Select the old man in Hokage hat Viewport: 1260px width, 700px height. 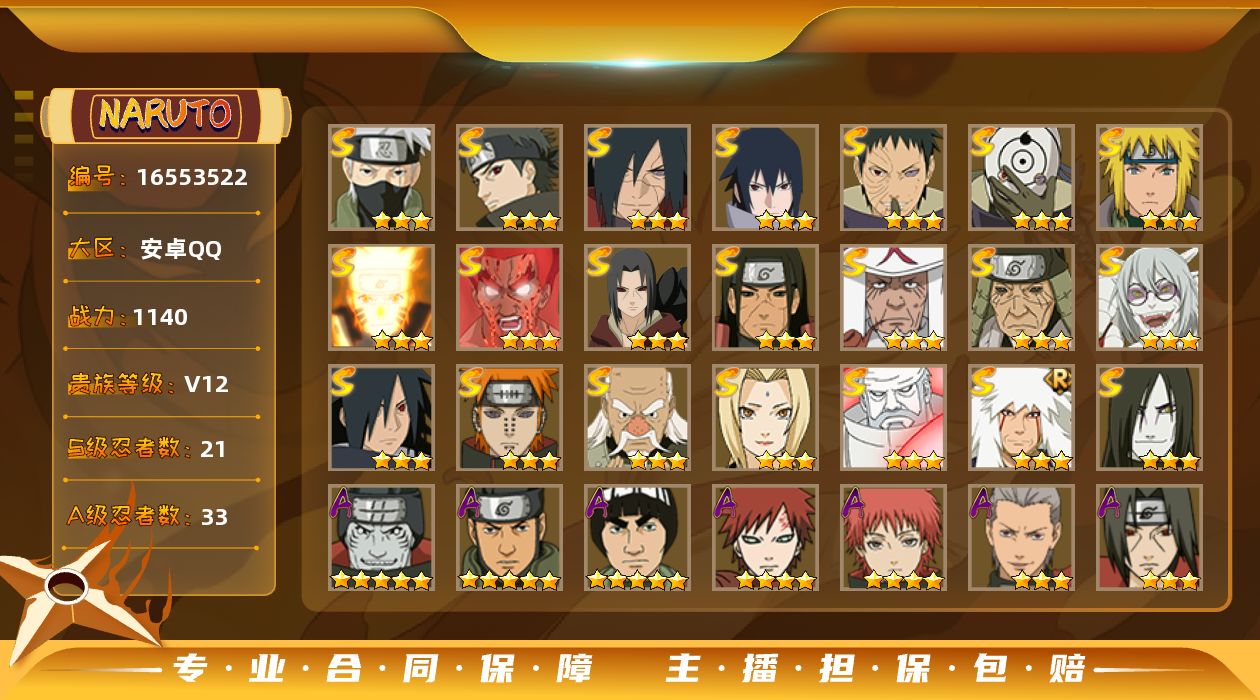click(x=893, y=297)
